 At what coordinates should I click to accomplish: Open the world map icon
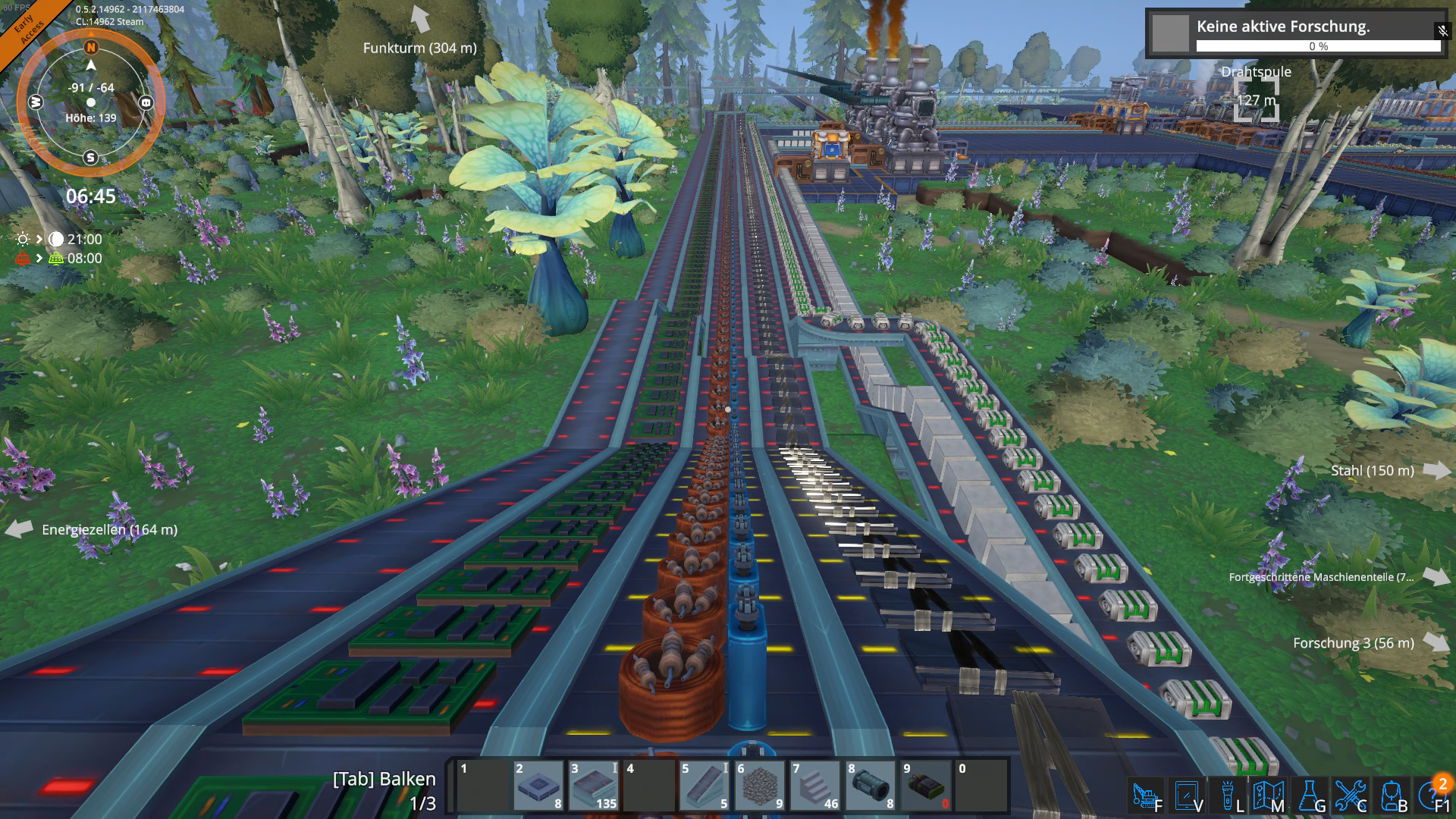coord(1268,796)
